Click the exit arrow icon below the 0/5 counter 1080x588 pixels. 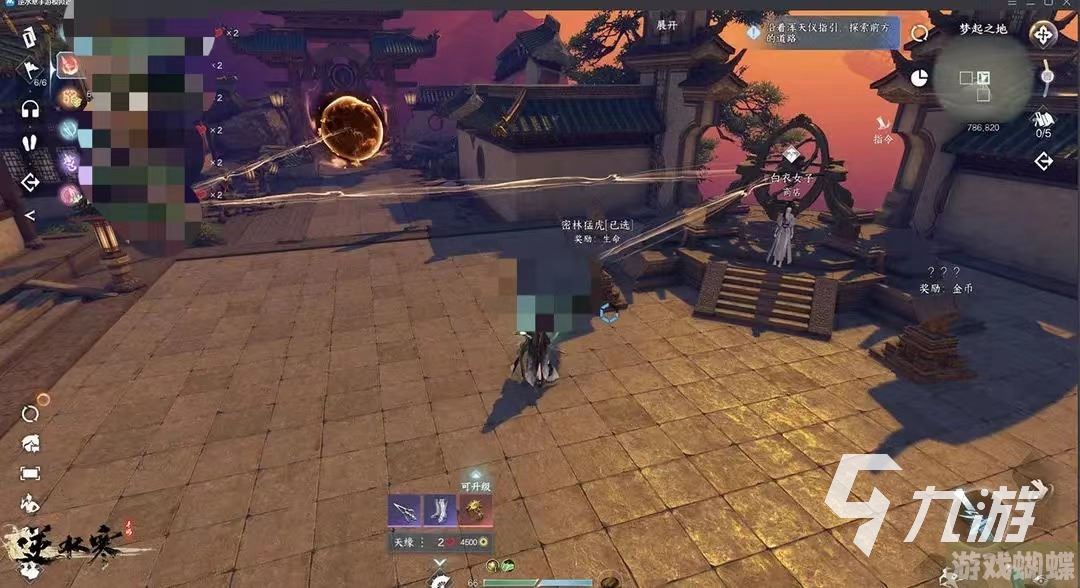pyautogui.click(x=1044, y=161)
